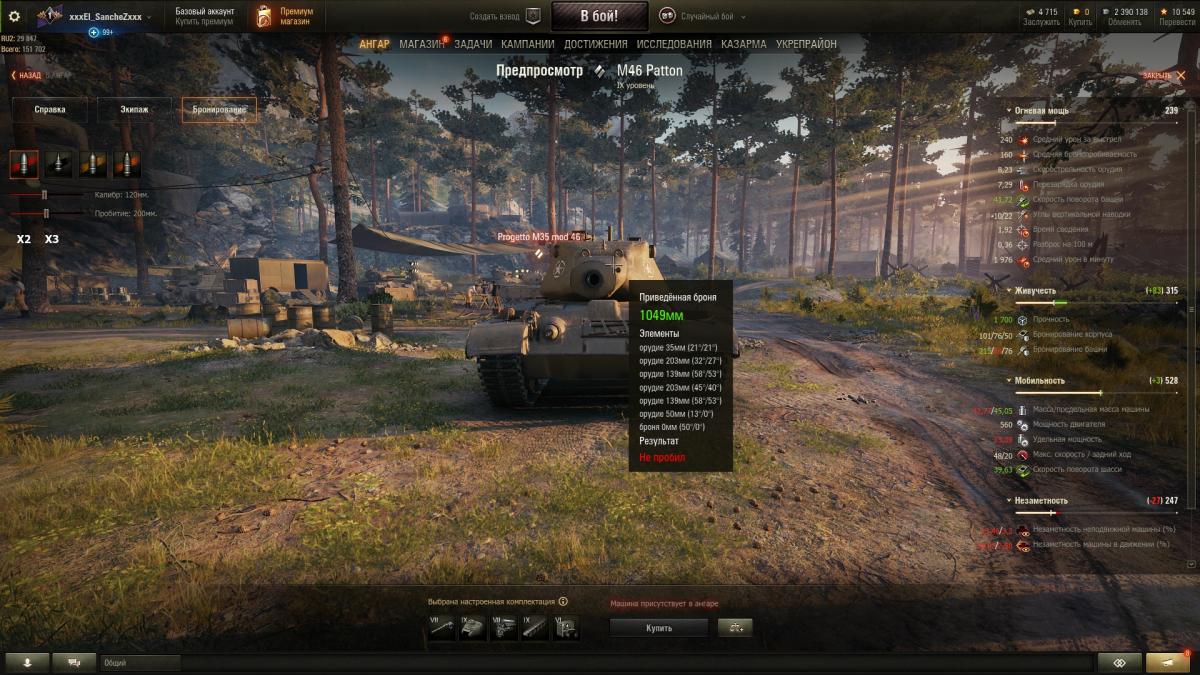Open the «Магазин» menu section
Screen dimensions: 1200x675
pos(421,44)
